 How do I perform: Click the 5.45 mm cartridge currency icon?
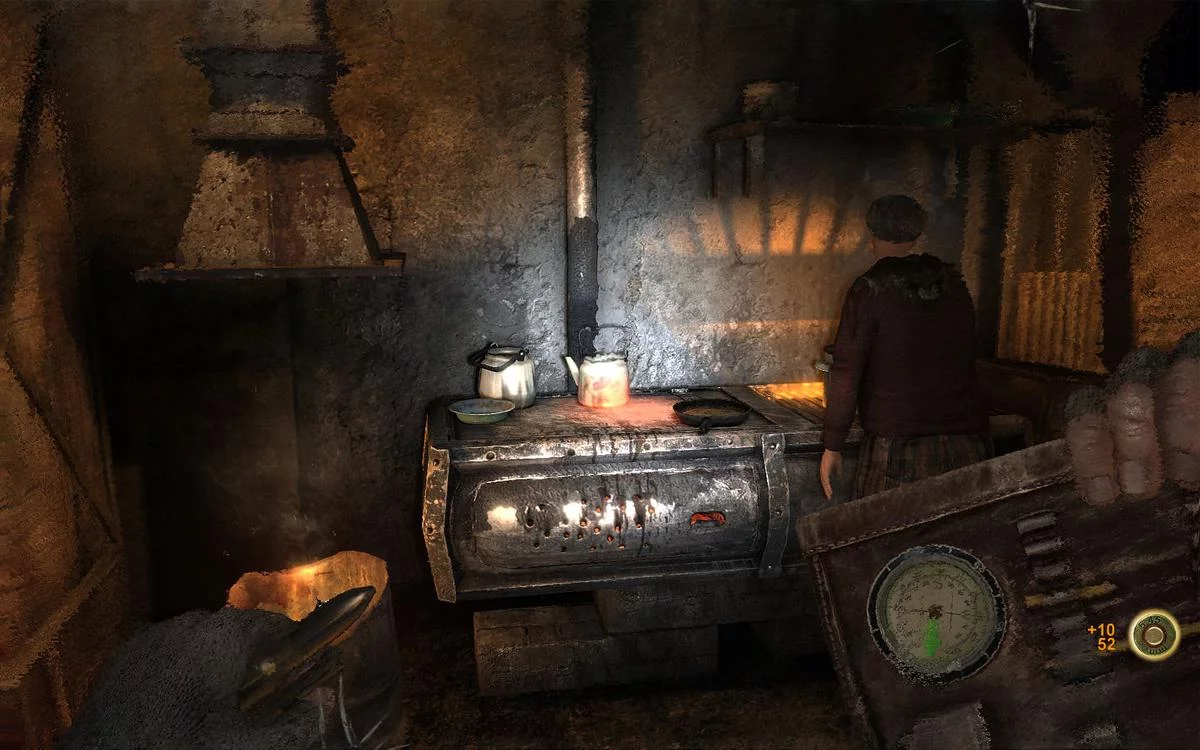[x=1154, y=636]
